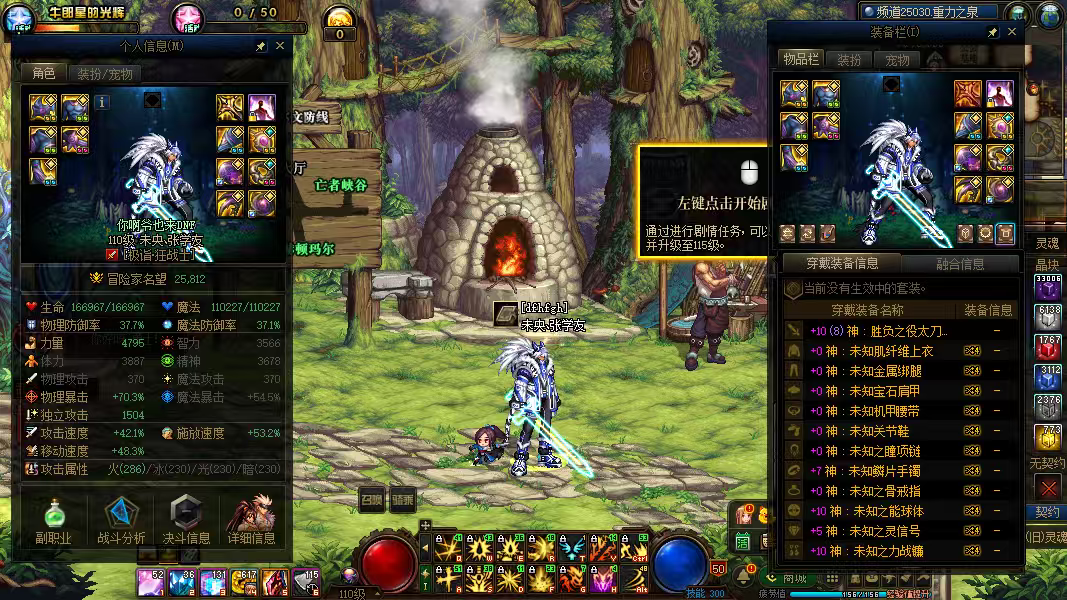Open the 契约 contract button
Viewport: 1067px width, 600px height.
tap(1047, 512)
